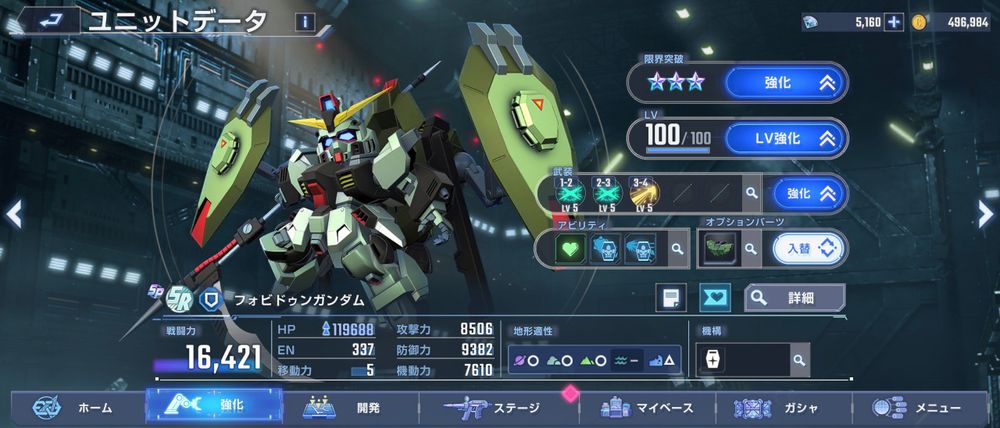
Task: Magnify the 機構 mechanism search icon
Action: point(799,359)
